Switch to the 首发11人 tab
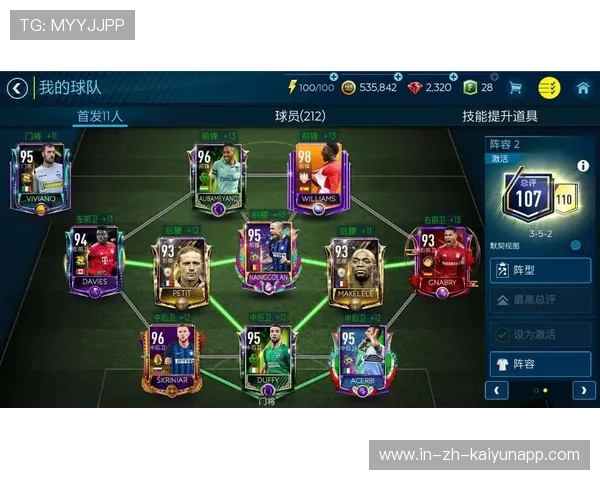The width and height of the screenshot is (600, 480). click(100, 116)
